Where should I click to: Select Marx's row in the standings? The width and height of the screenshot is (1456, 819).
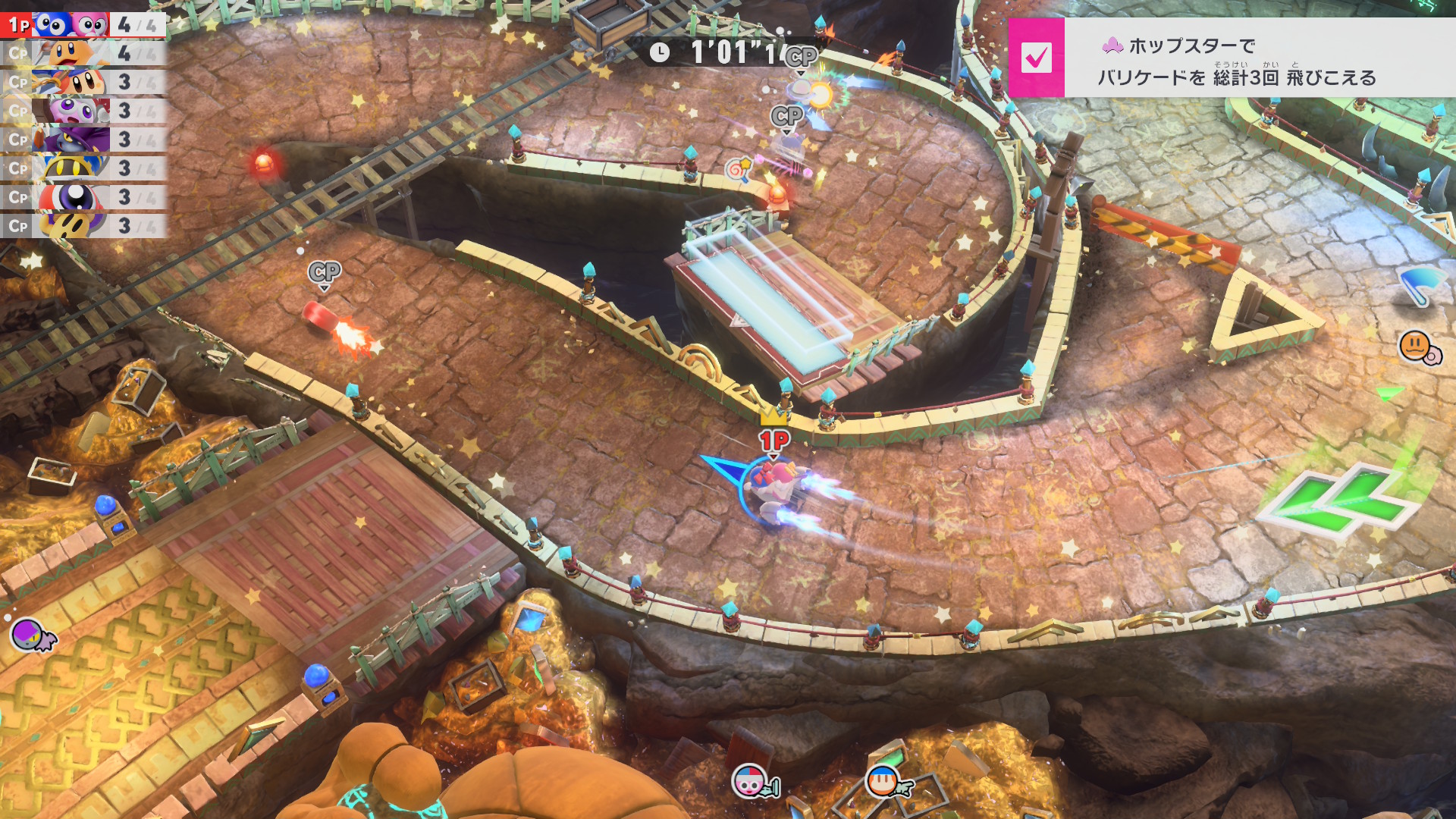point(82,111)
